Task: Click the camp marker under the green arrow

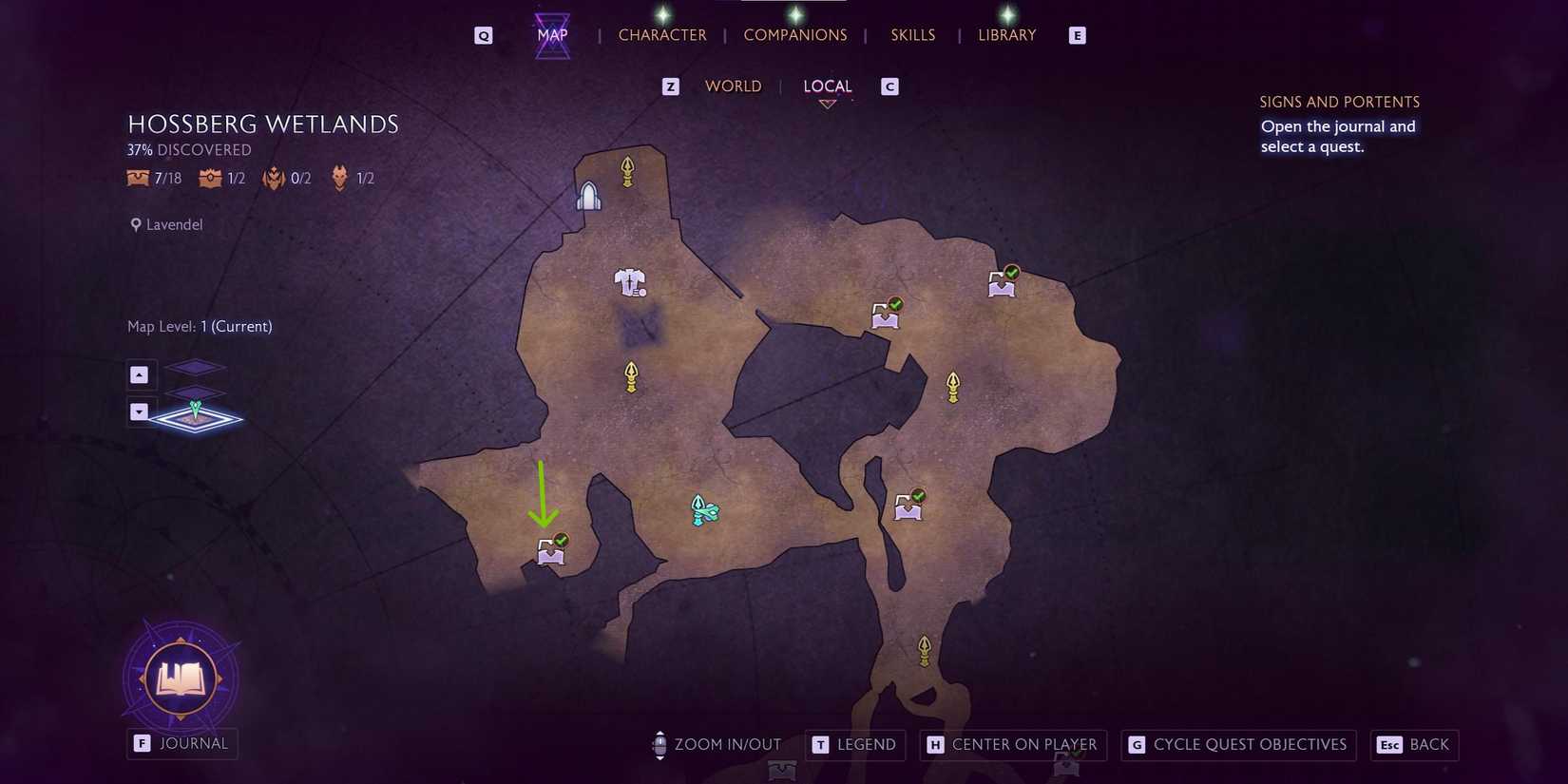Action: 549,551
